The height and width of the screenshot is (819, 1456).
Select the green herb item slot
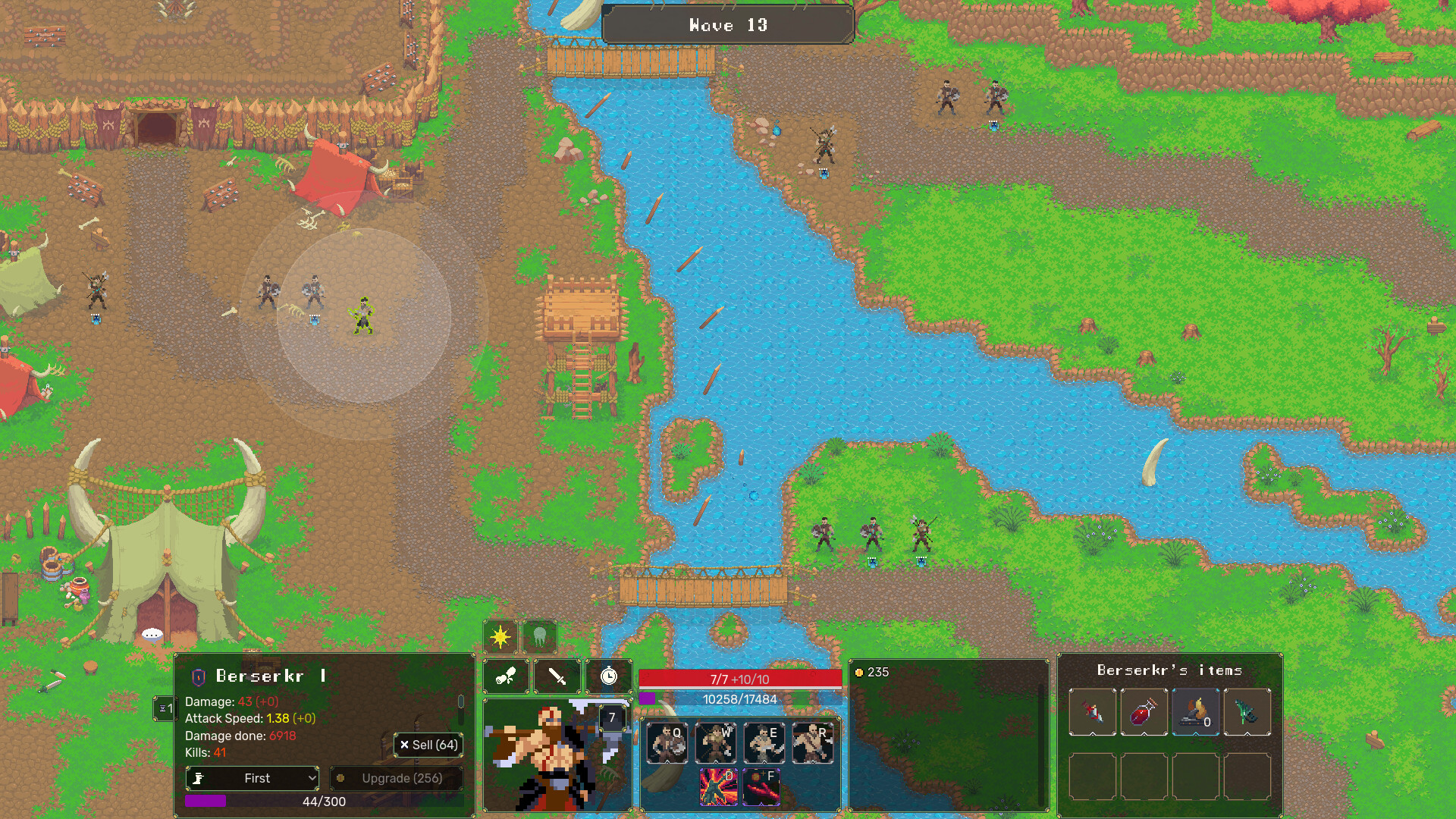[1247, 713]
